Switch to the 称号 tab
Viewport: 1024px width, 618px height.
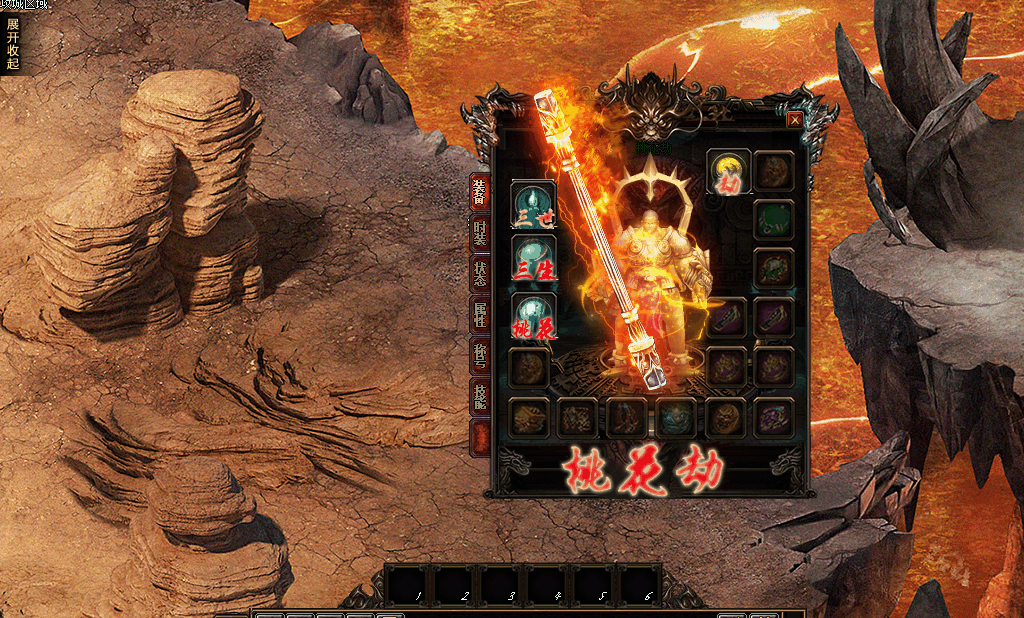point(480,357)
